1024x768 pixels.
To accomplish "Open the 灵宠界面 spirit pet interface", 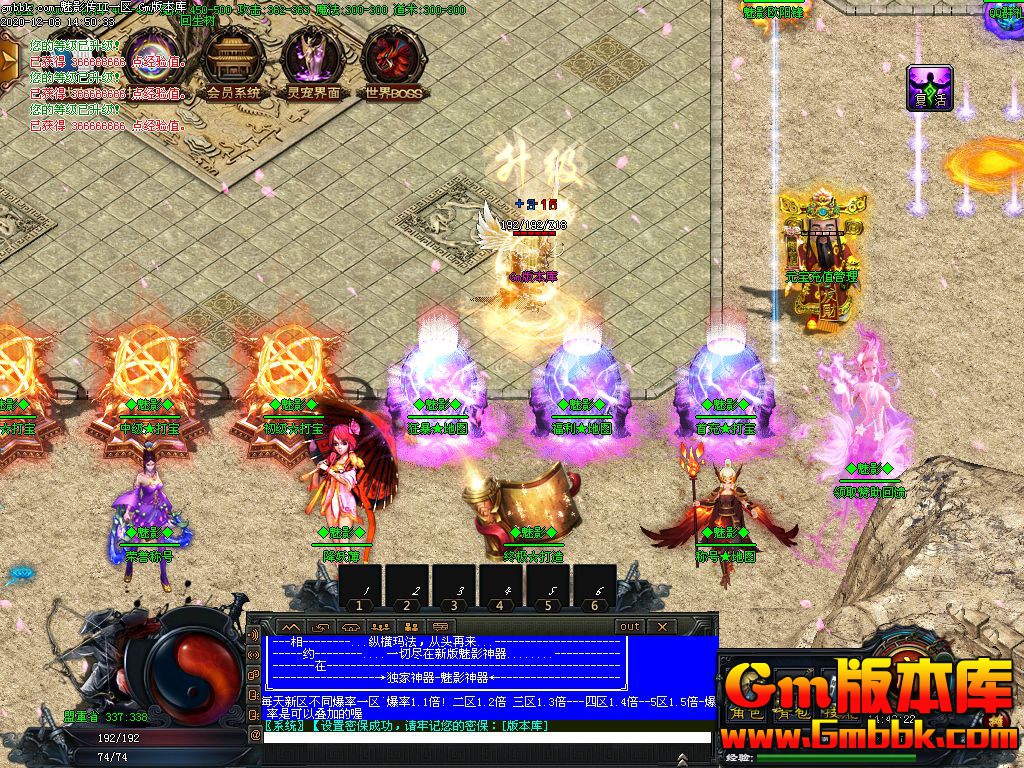I will 313,64.
